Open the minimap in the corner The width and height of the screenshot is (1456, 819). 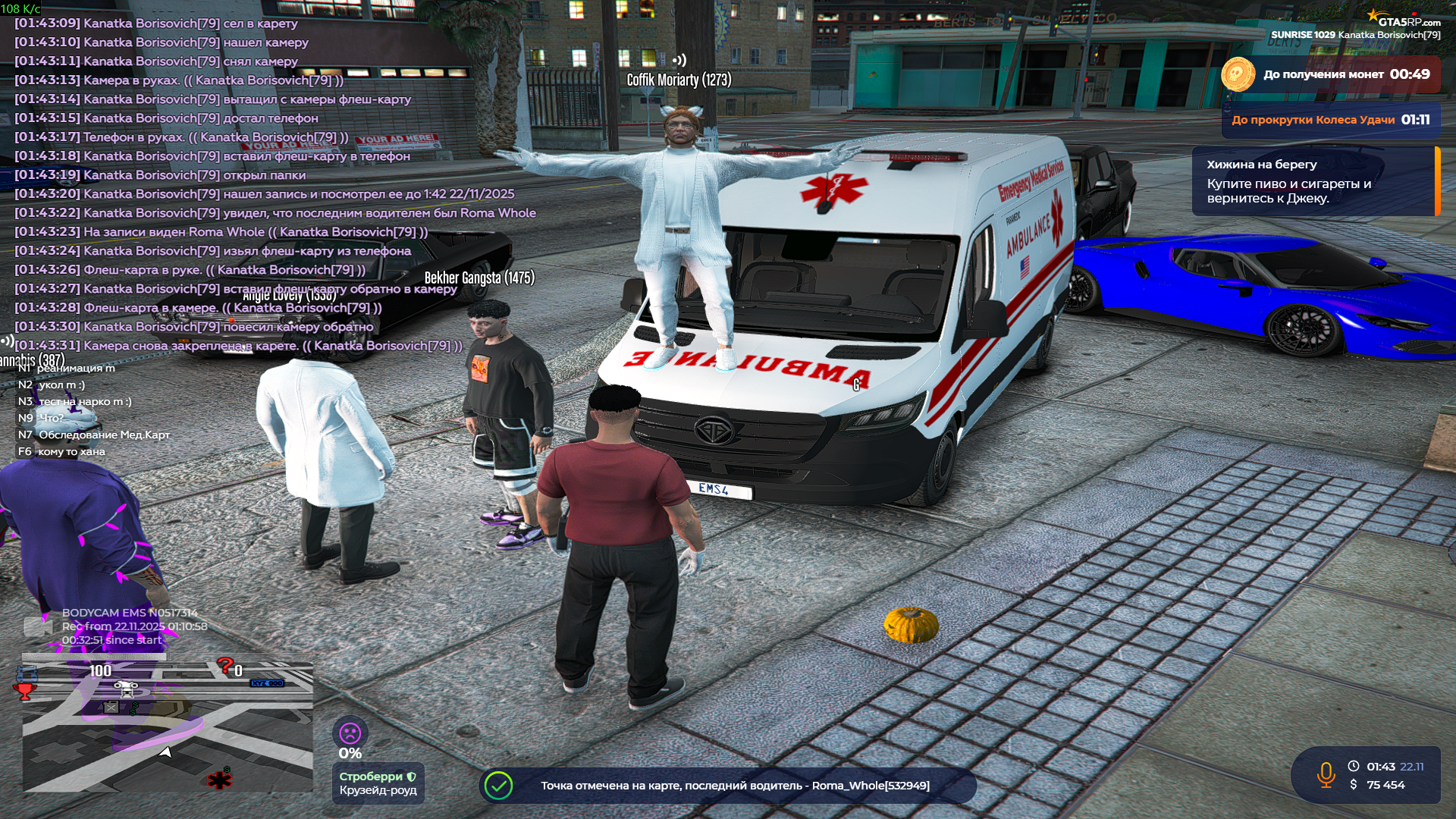[167, 728]
